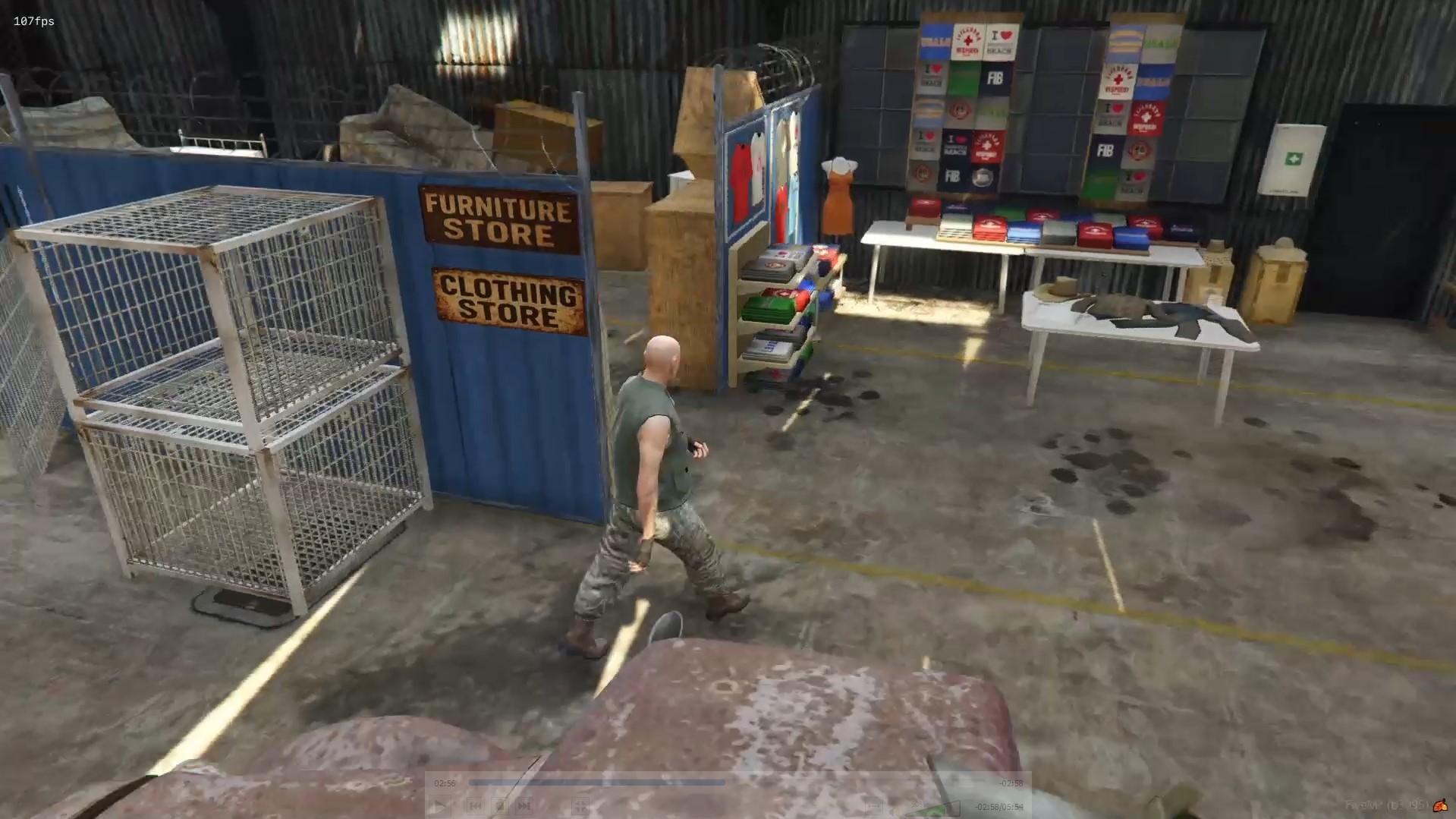Image resolution: width=1456 pixels, height=819 pixels.
Task: Click the frame-step icon beside play
Action: (498, 806)
